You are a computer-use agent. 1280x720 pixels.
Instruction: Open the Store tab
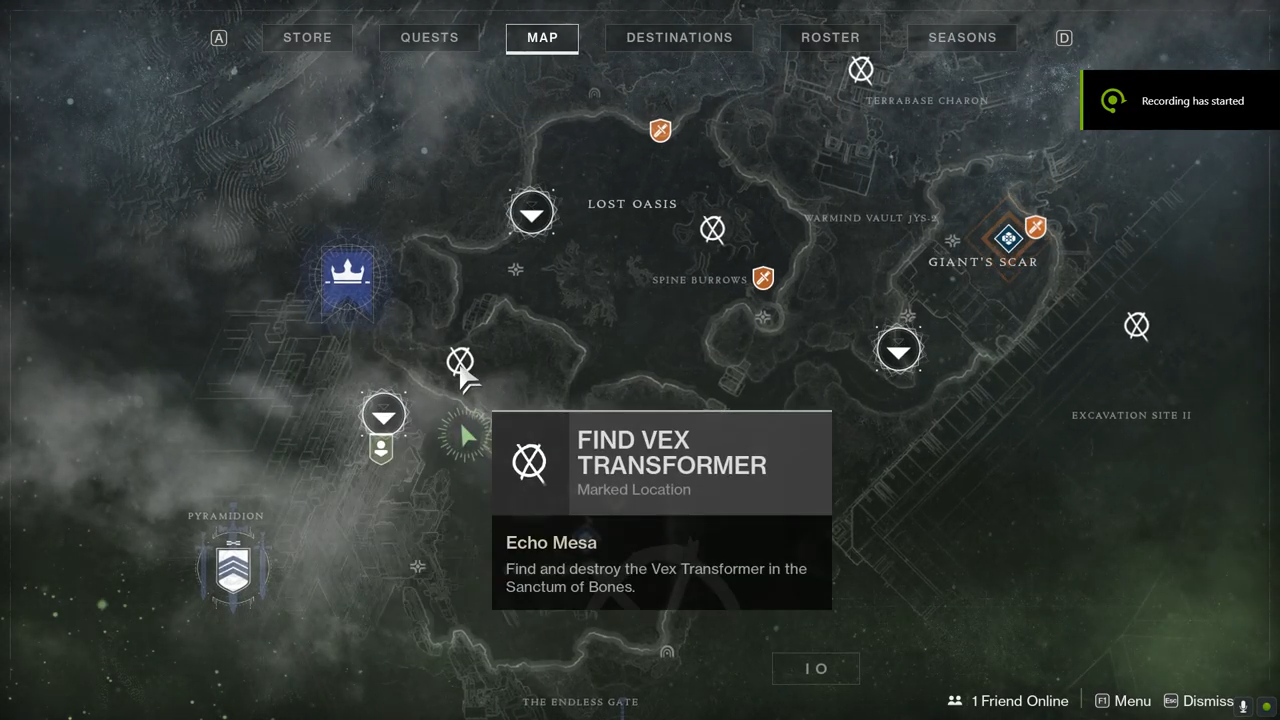click(307, 38)
